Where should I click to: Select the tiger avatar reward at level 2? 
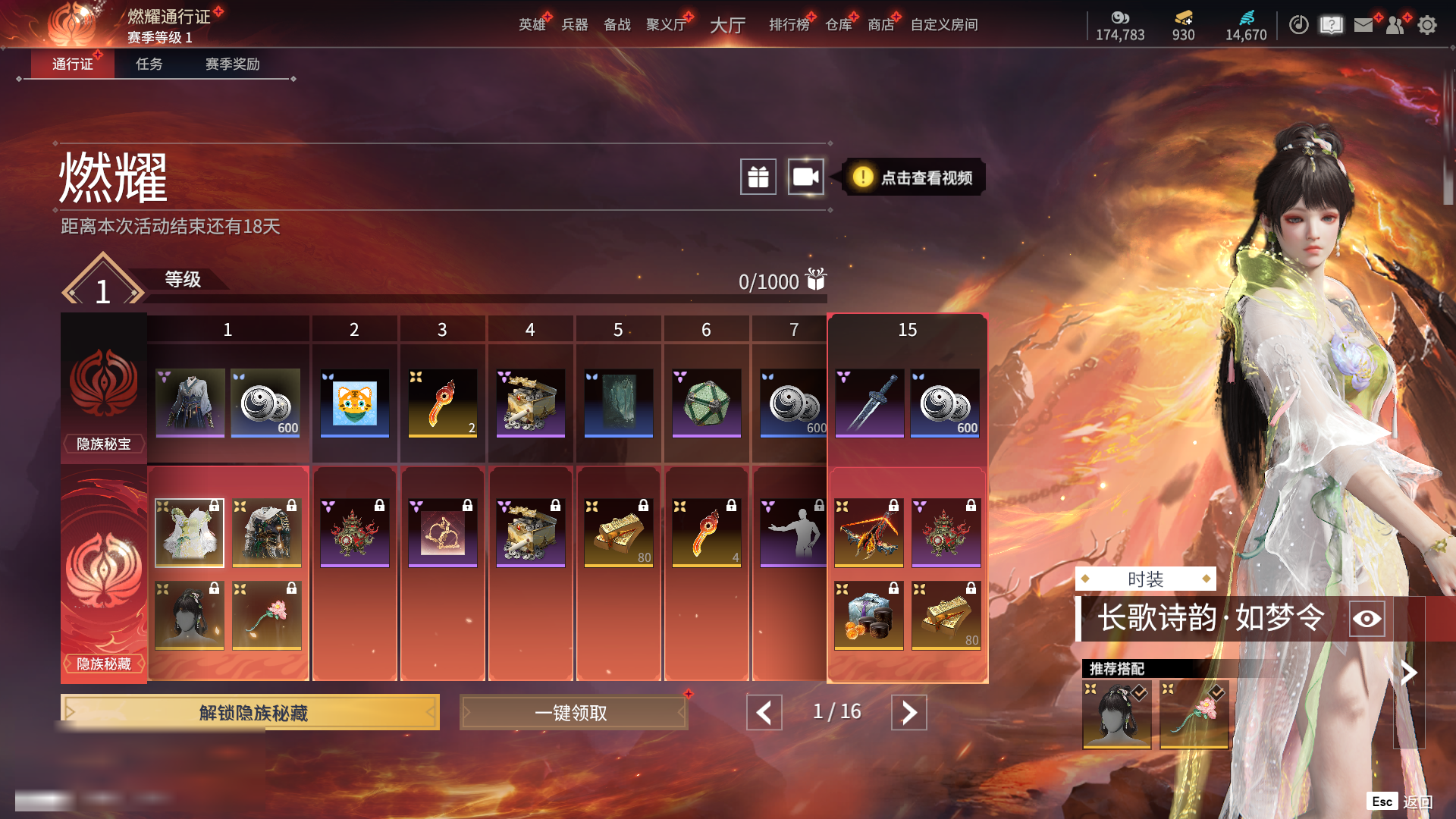pos(354,403)
